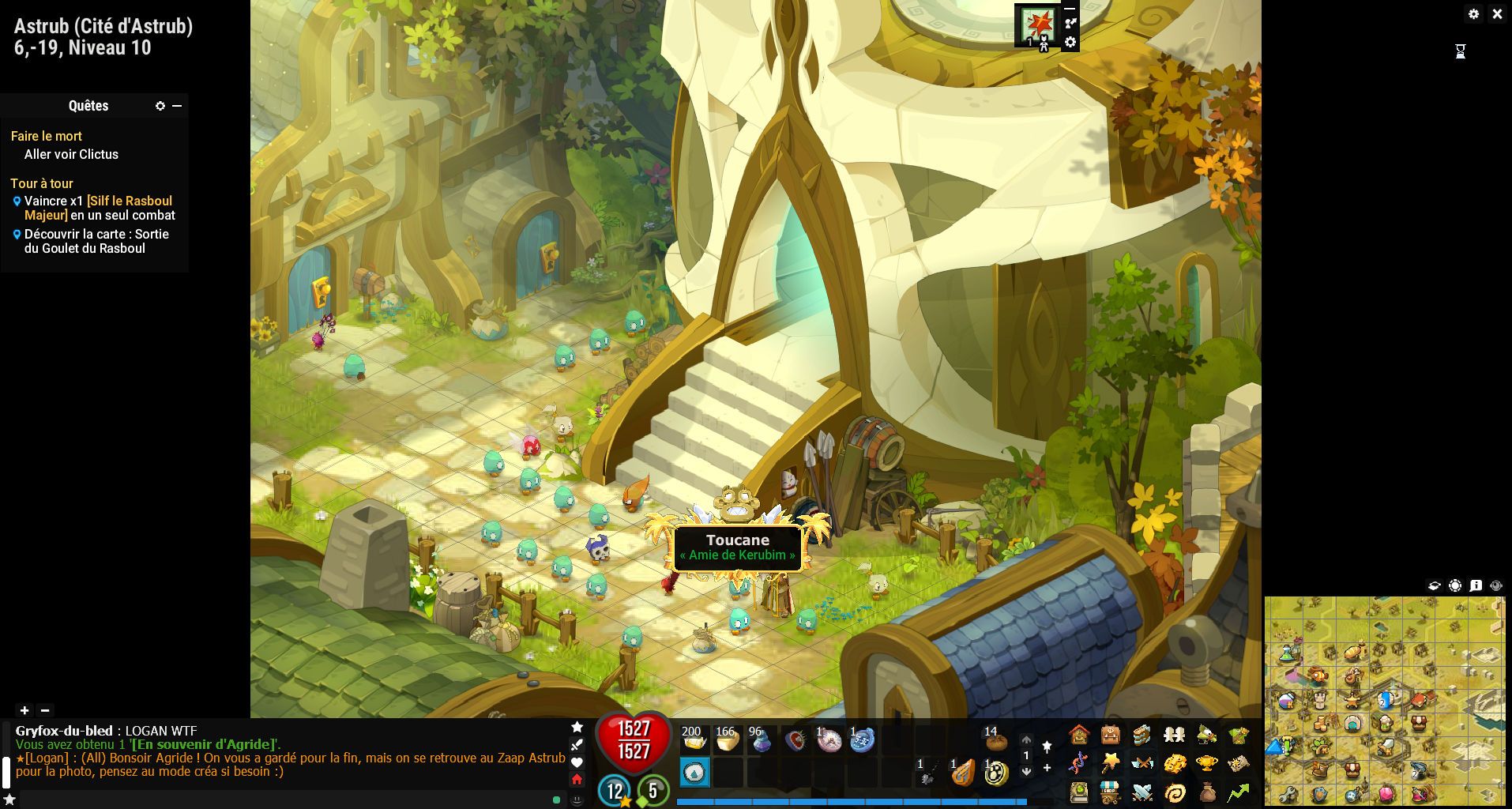The width and height of the screenshot is (1512, 809).
Task: Select the 'Faire le mort' quest entry
Action: point(47,136)
